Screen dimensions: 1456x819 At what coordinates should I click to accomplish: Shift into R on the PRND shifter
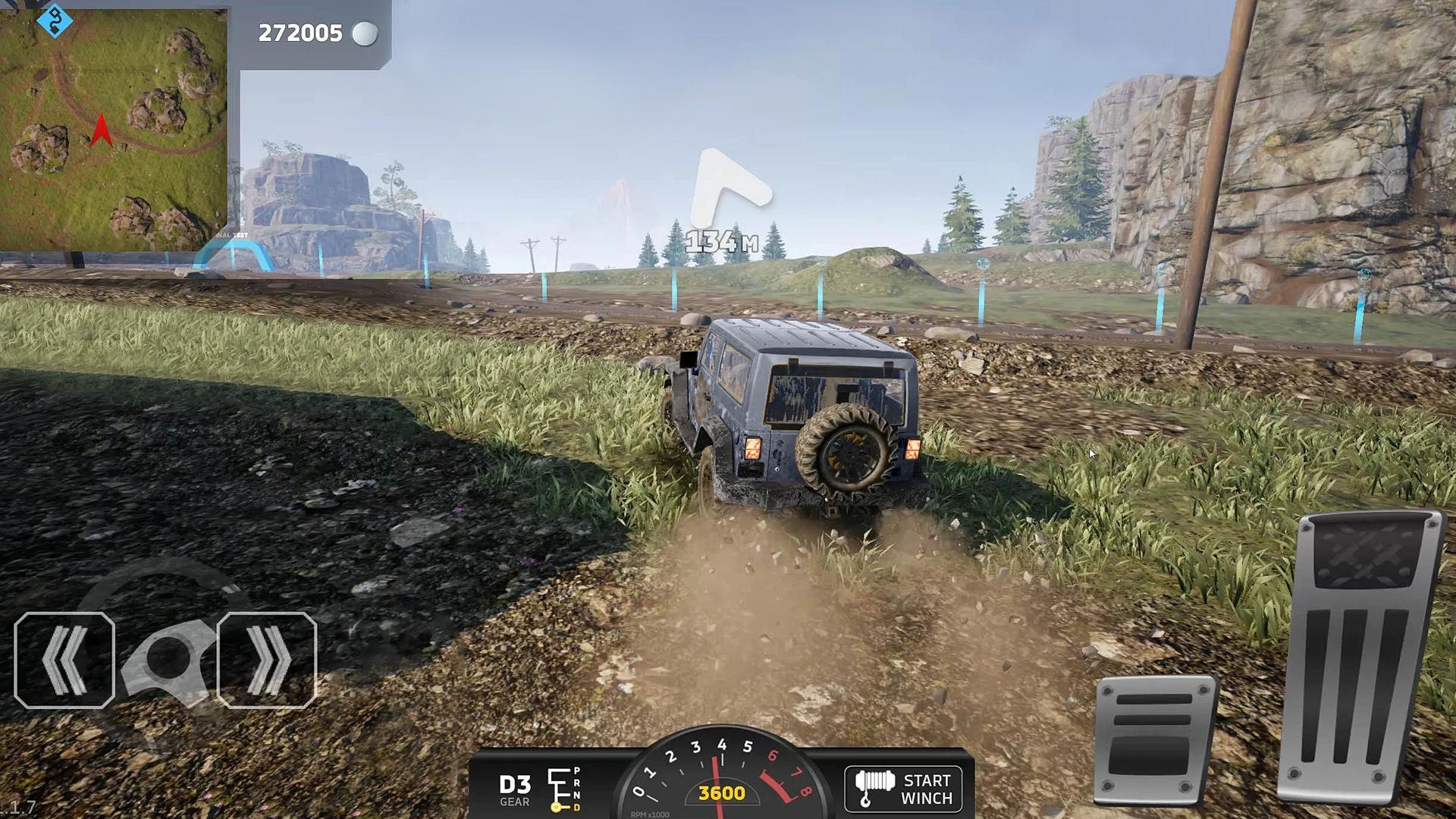click(576, 783)
